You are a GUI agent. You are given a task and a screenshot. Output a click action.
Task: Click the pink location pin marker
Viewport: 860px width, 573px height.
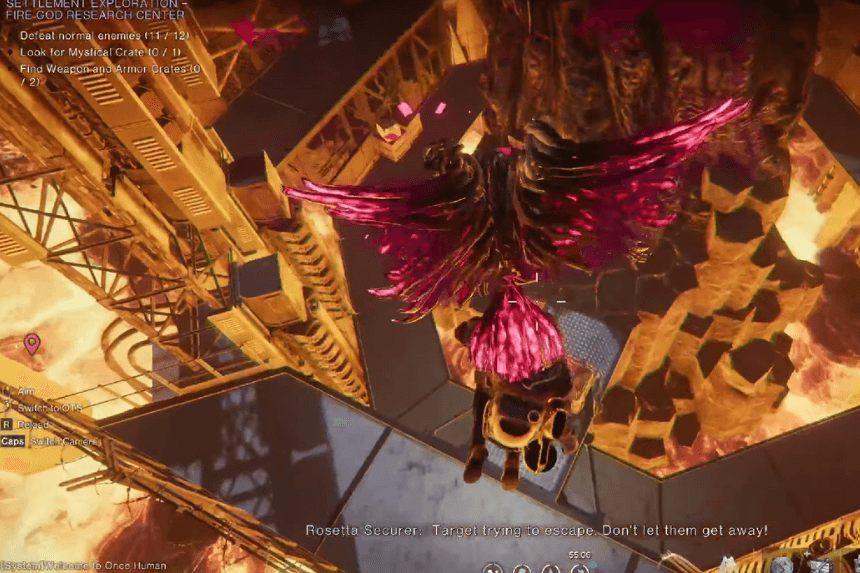point(32,344)
